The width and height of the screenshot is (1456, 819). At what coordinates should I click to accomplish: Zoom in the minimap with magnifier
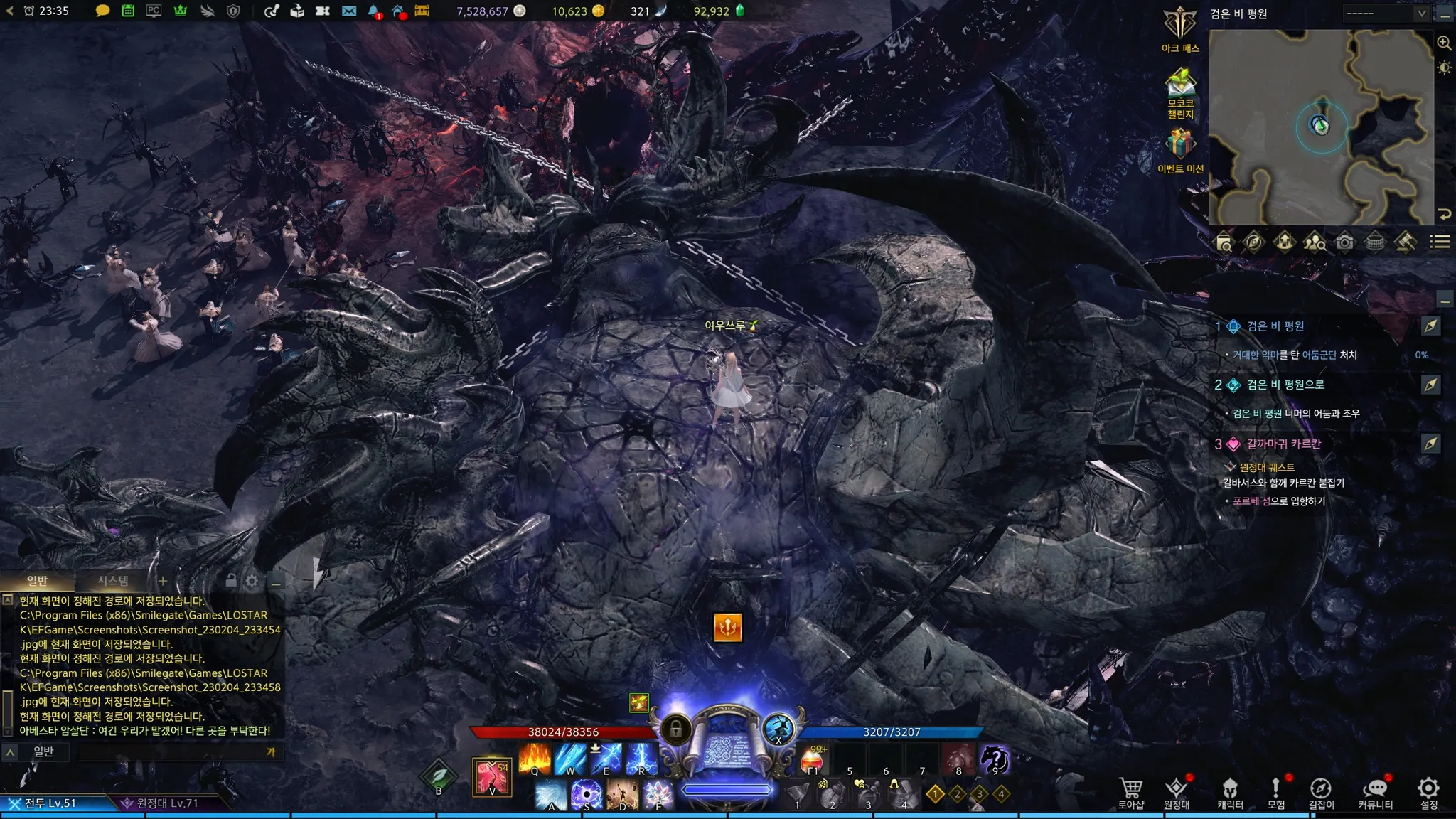point(1444,43)
